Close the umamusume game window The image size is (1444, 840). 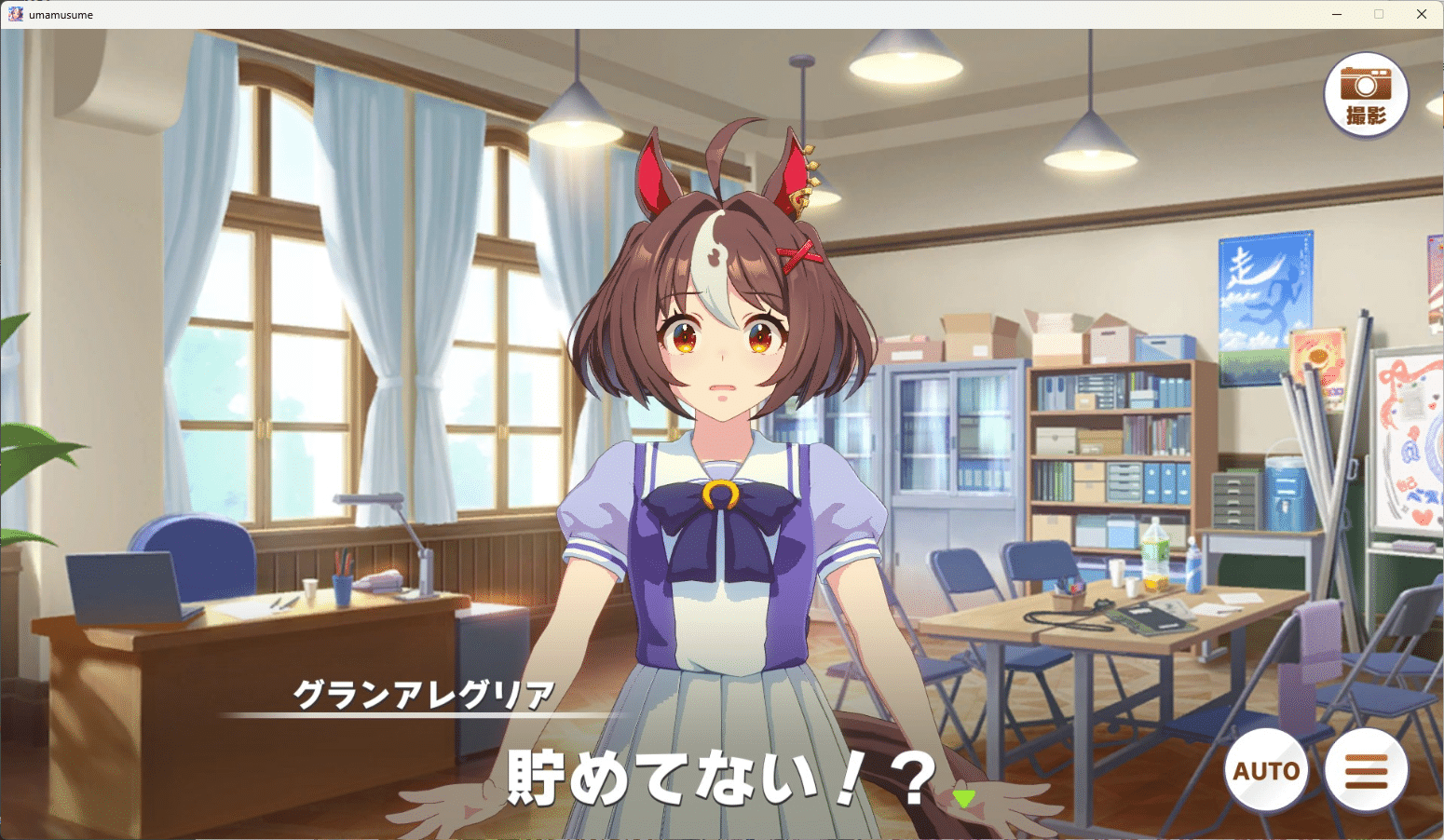coord(1421,14)
